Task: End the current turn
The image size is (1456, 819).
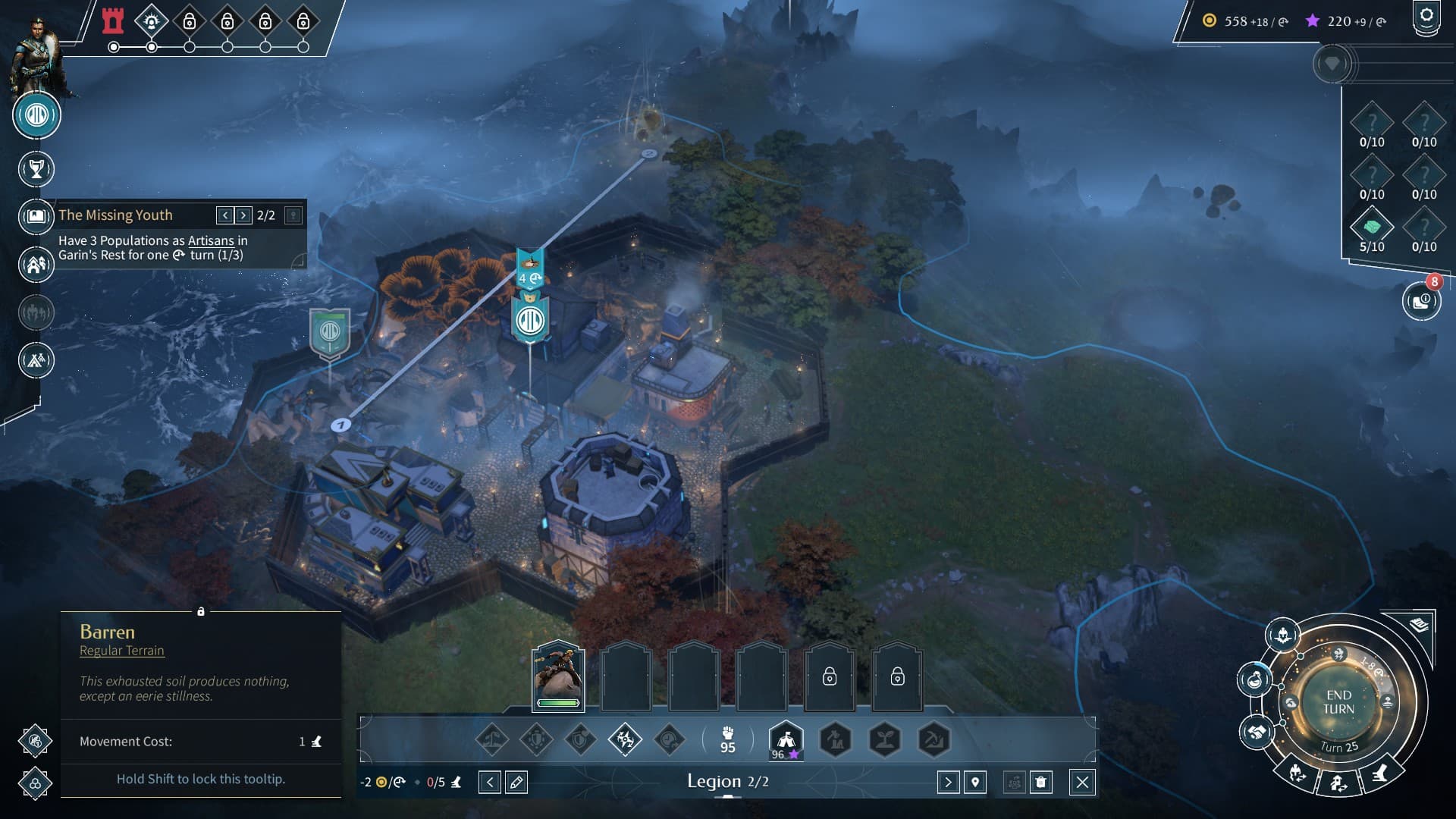Action: pyautogui.click(x=1338, y=702)
